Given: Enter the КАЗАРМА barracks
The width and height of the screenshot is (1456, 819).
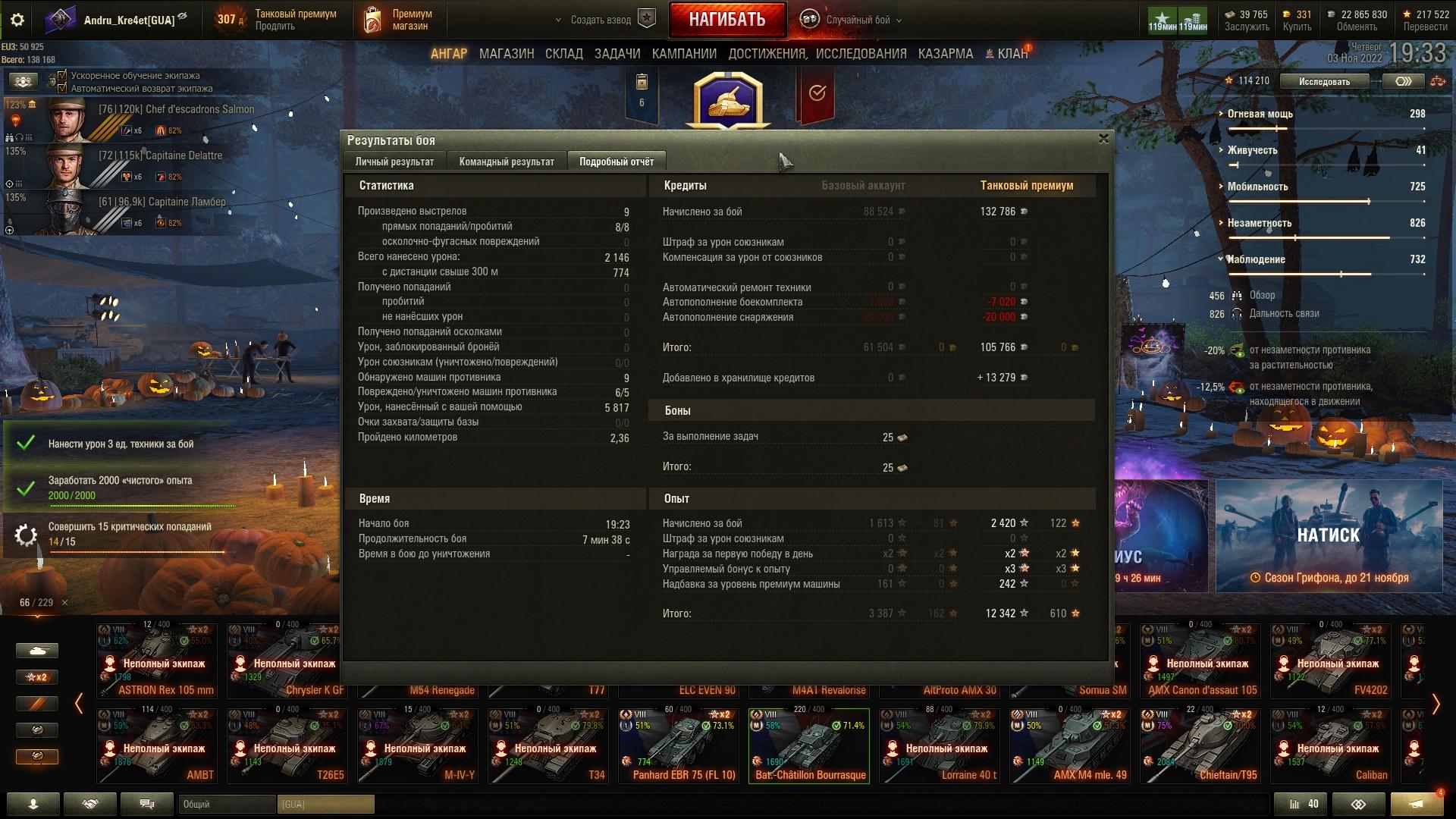Looking at the screenshot, I should coord(946,54).
